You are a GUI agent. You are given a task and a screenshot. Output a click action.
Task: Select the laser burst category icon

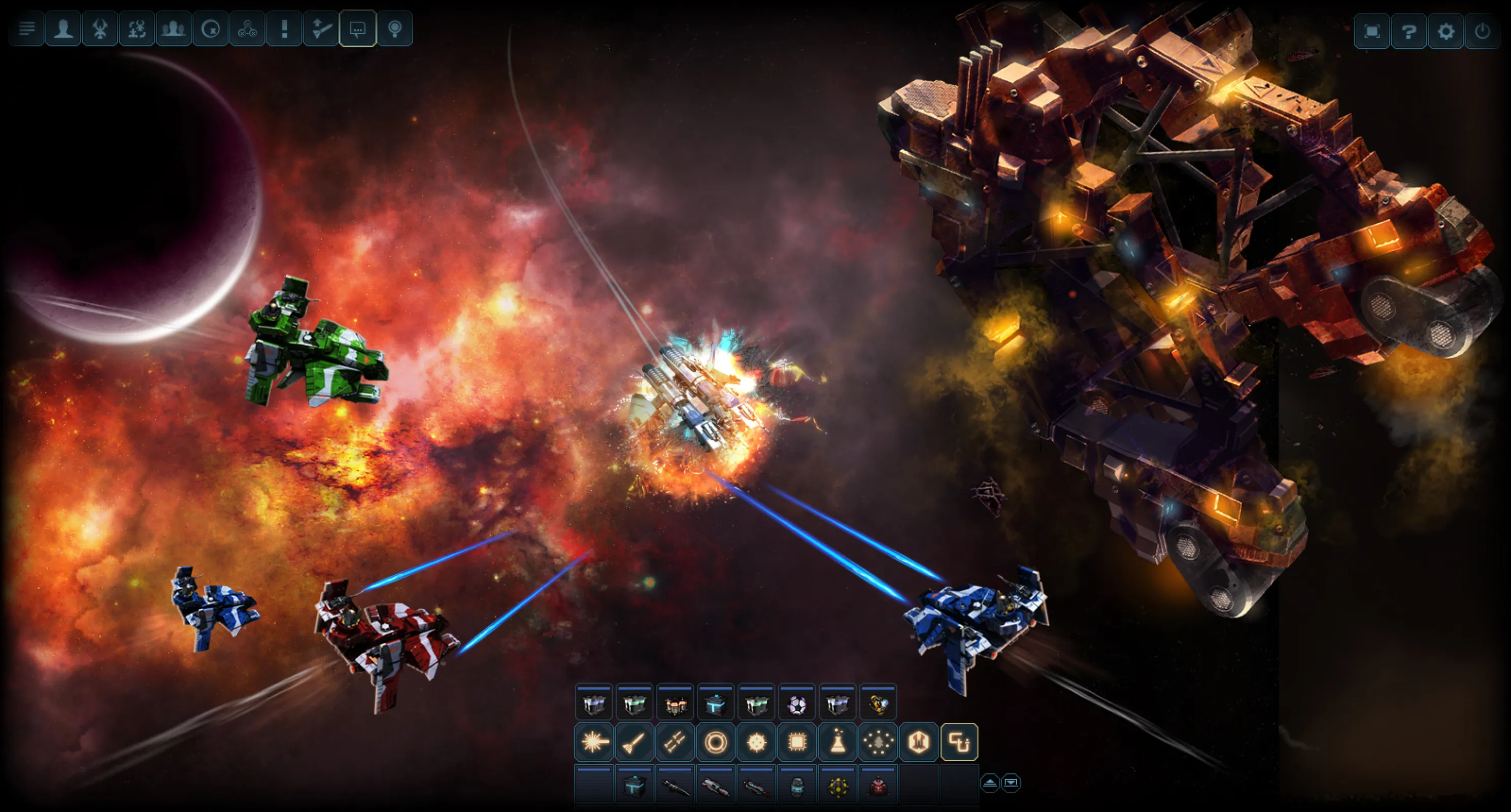point(594,742)
